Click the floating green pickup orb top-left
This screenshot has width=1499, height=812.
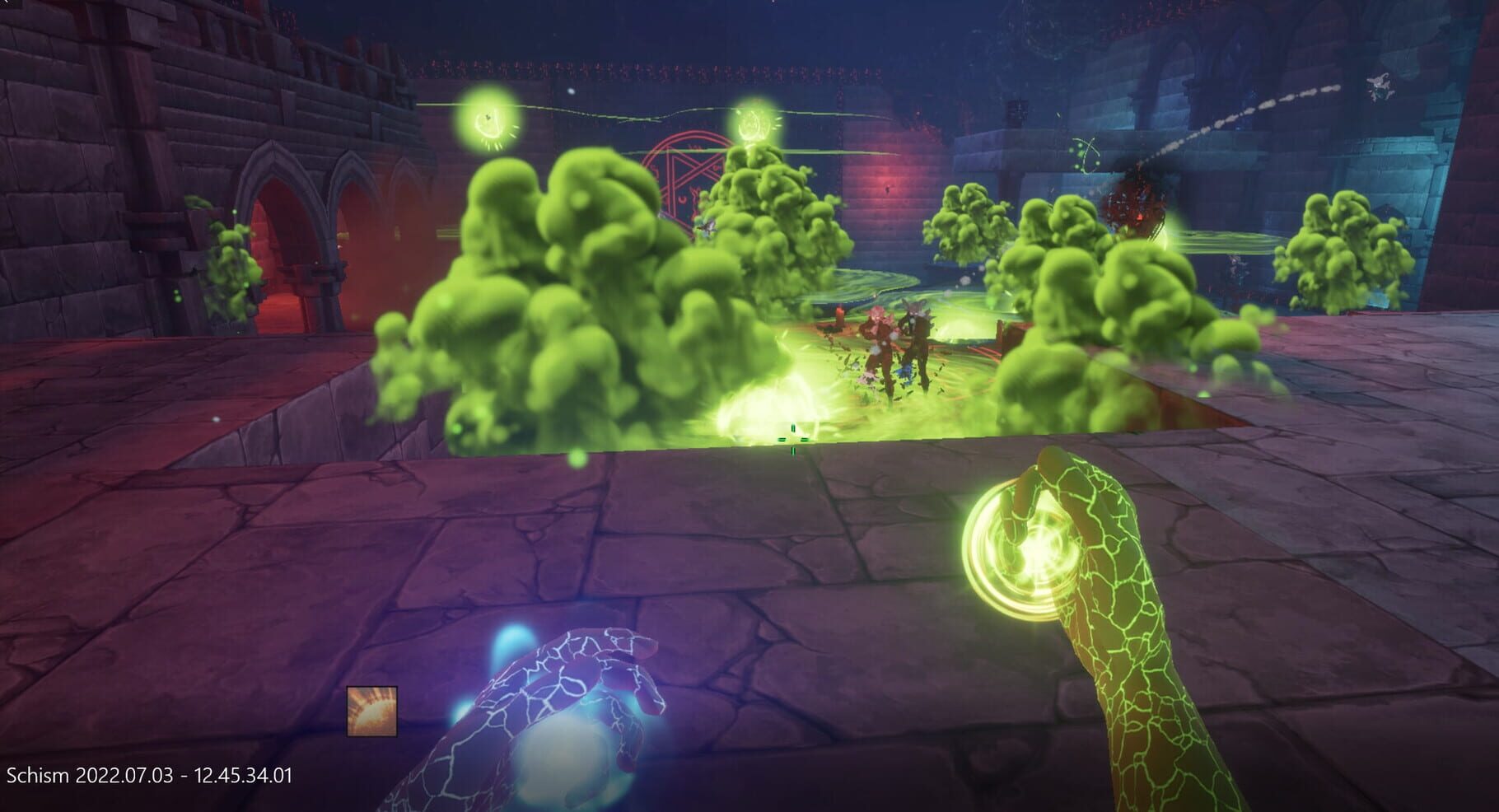(488, 120)
